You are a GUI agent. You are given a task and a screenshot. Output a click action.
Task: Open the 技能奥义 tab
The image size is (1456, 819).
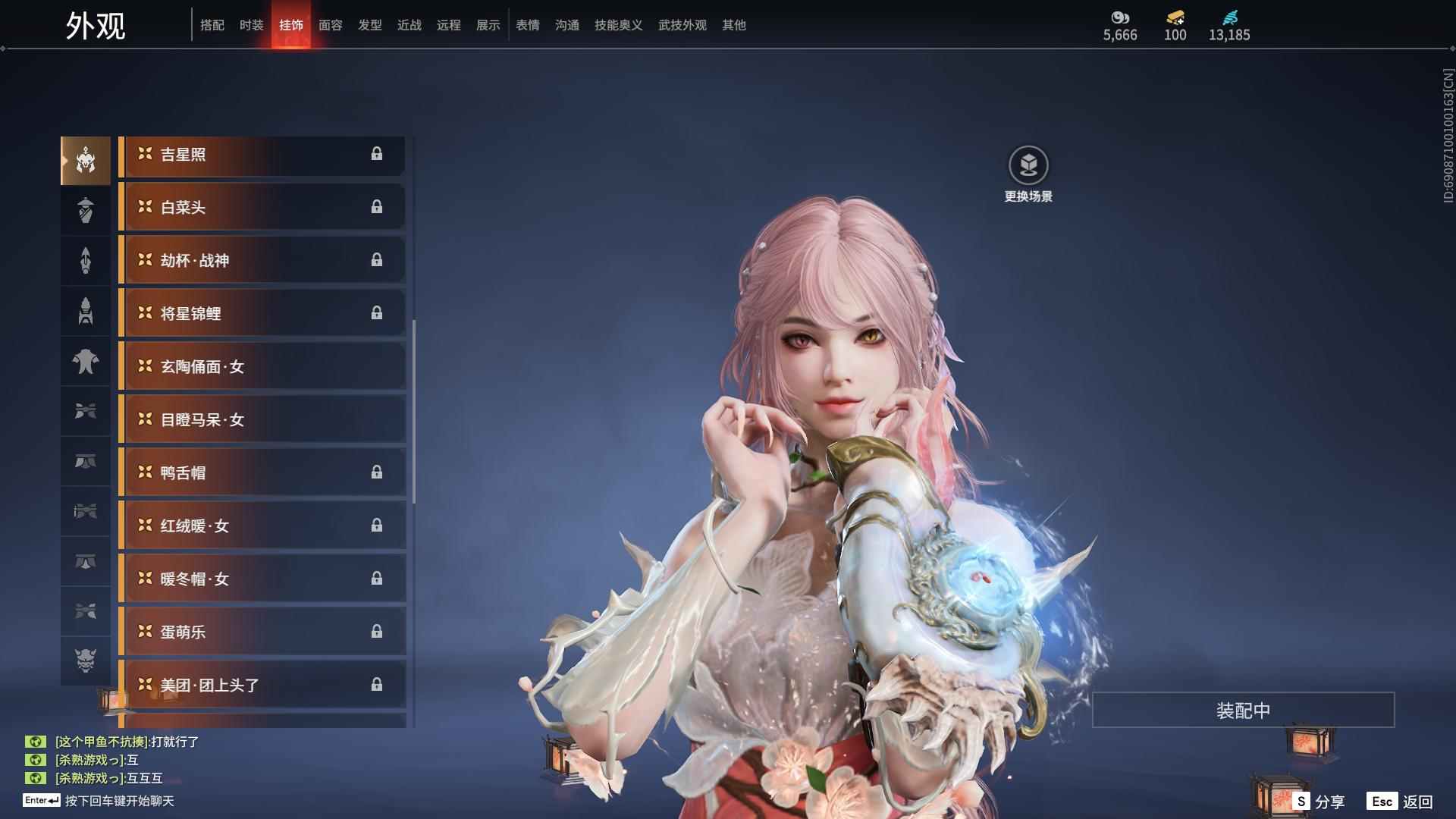618,25
